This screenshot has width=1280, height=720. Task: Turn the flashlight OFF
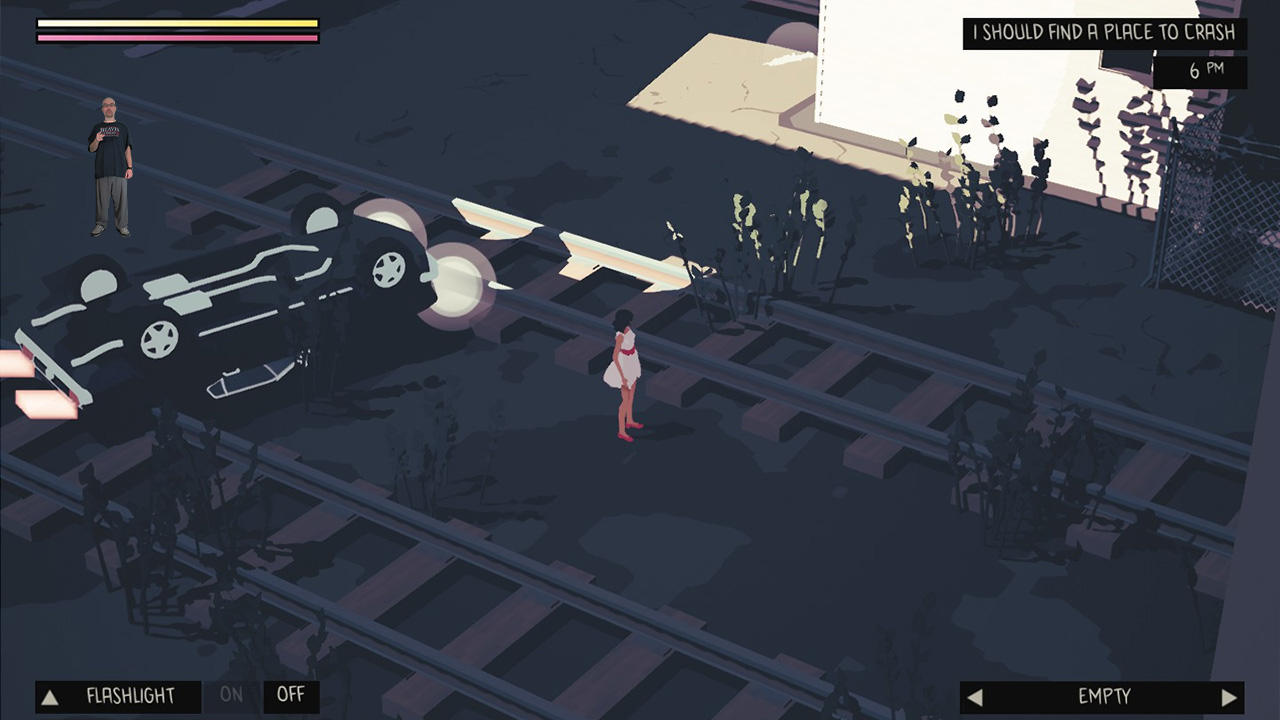coord(289,696)
